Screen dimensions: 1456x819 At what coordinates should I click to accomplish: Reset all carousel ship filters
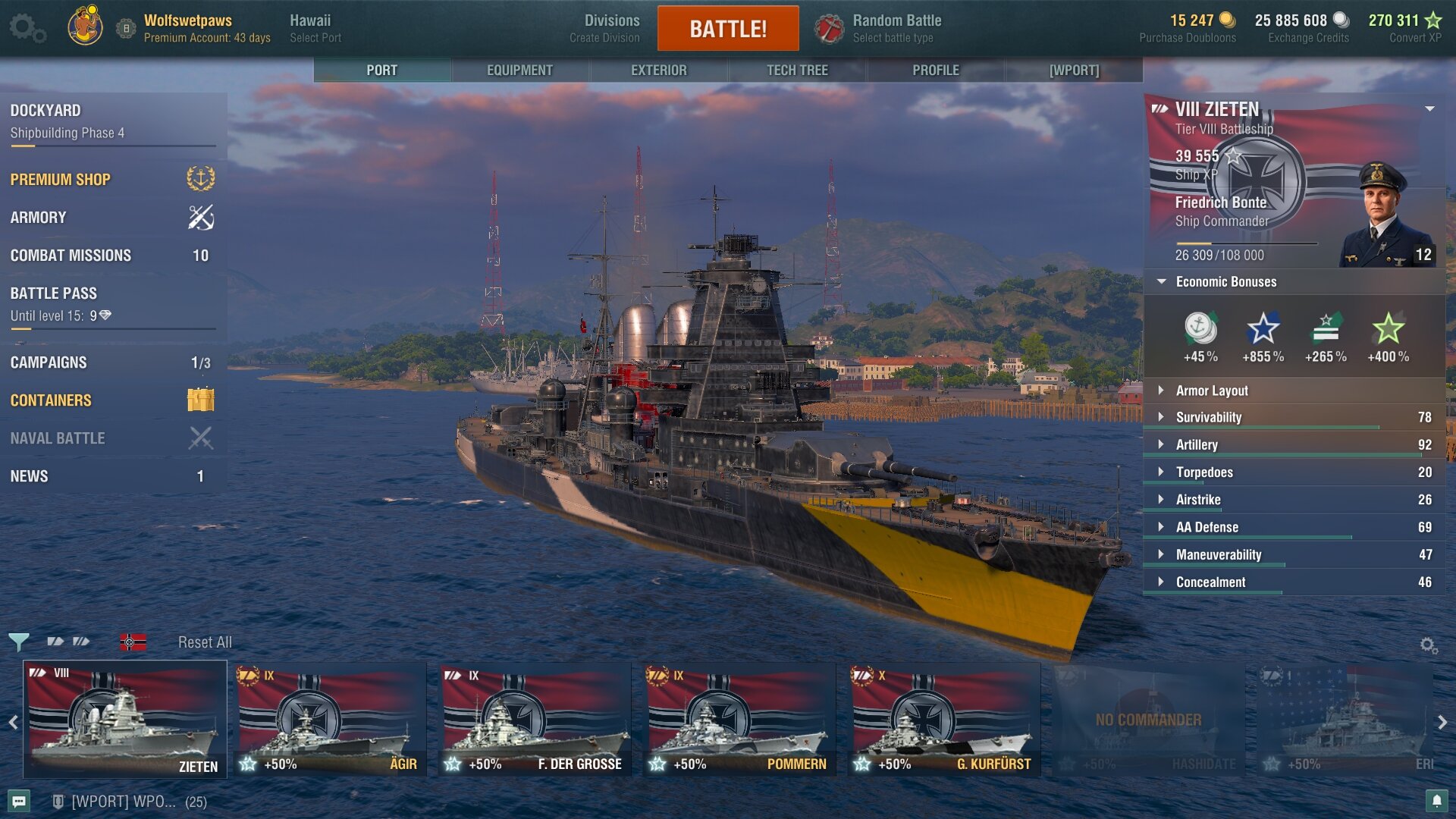(x=205, y=642)
